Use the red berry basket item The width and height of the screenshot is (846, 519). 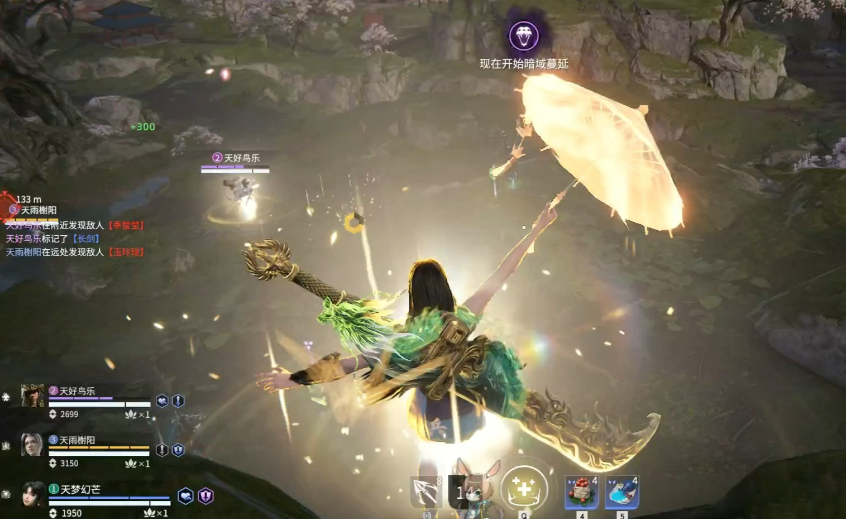(581, 492)
